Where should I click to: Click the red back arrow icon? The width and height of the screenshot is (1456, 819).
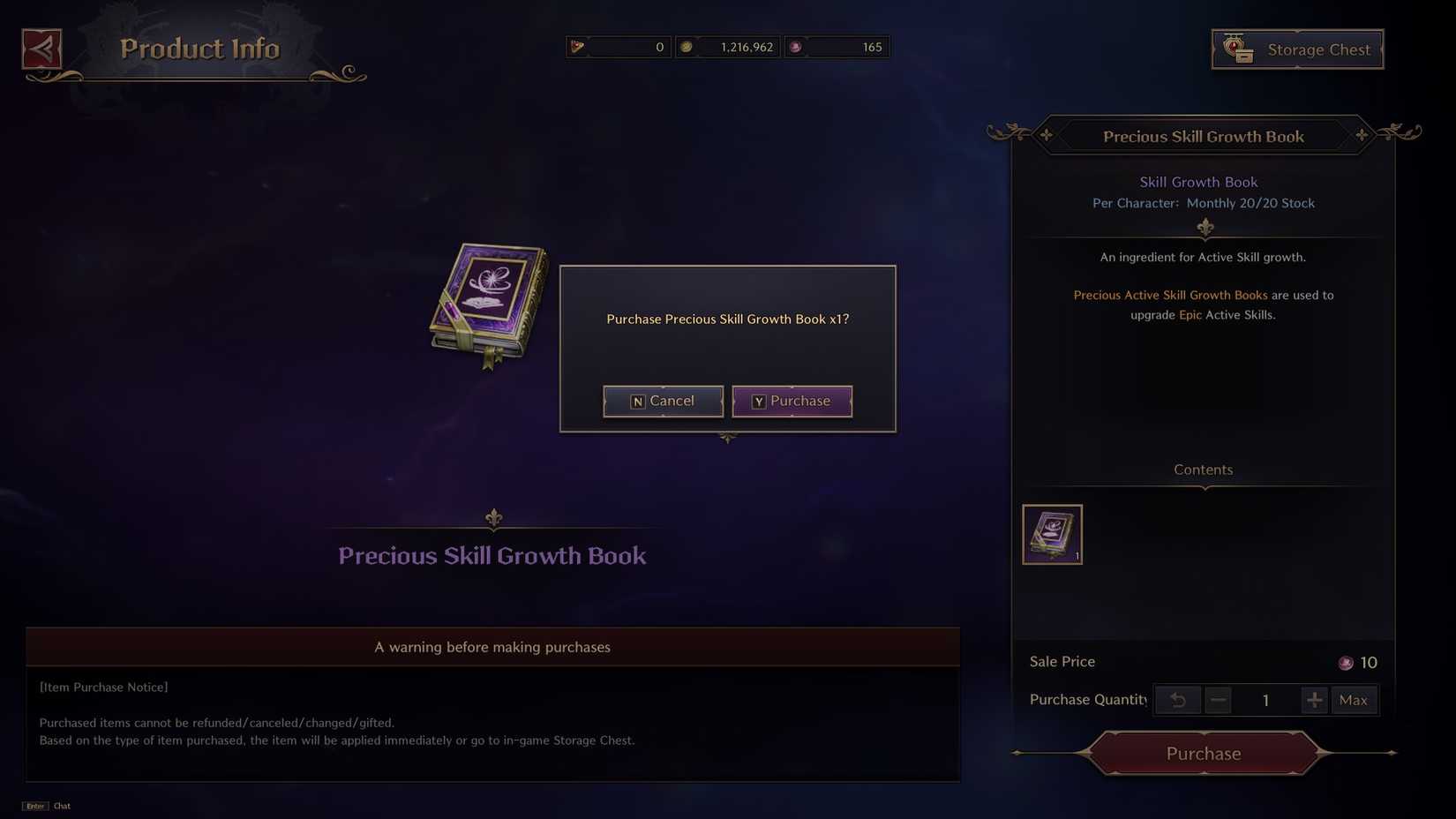pos(41,49)
